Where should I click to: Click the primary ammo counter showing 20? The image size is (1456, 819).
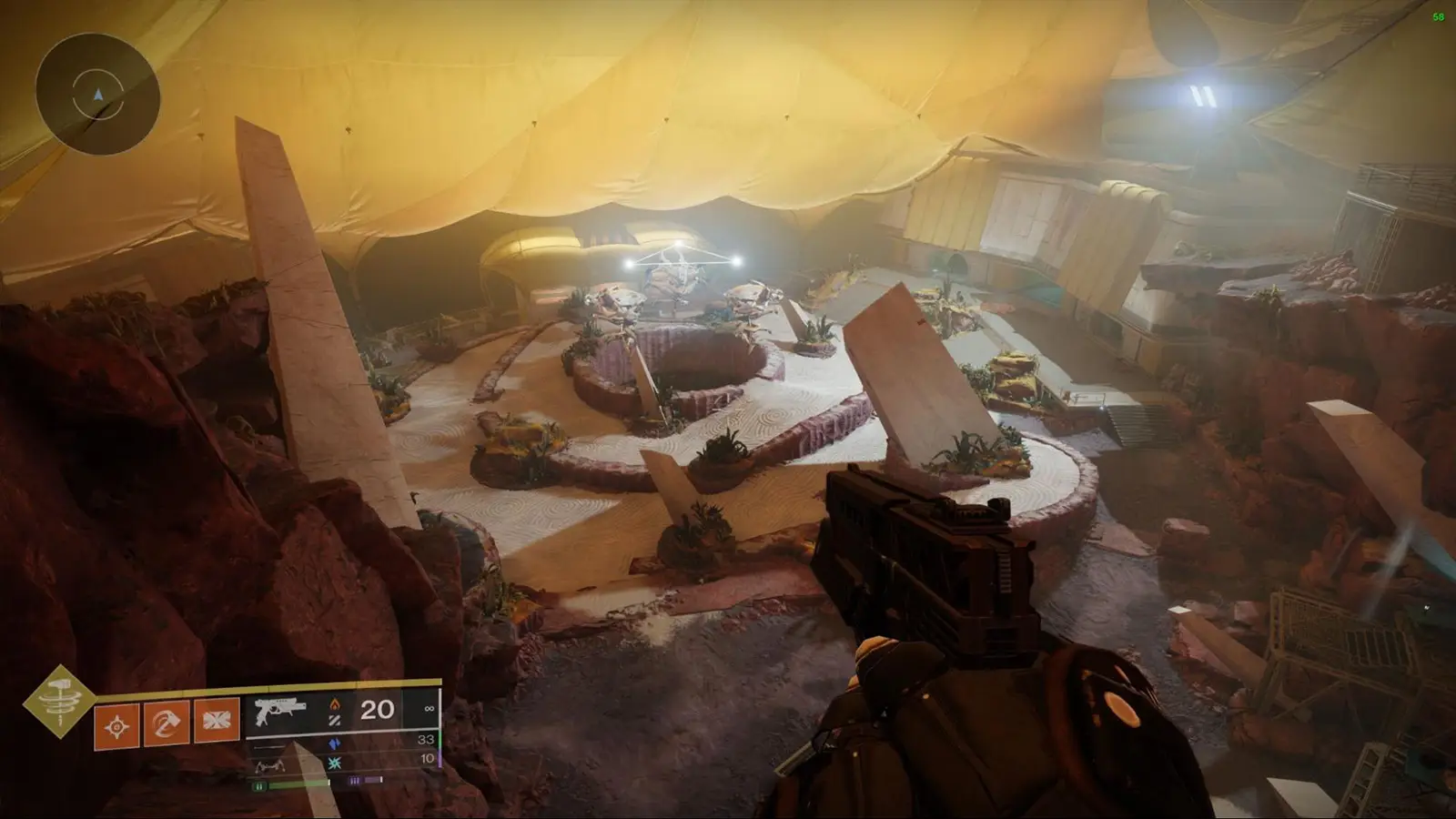pos(376,710)
